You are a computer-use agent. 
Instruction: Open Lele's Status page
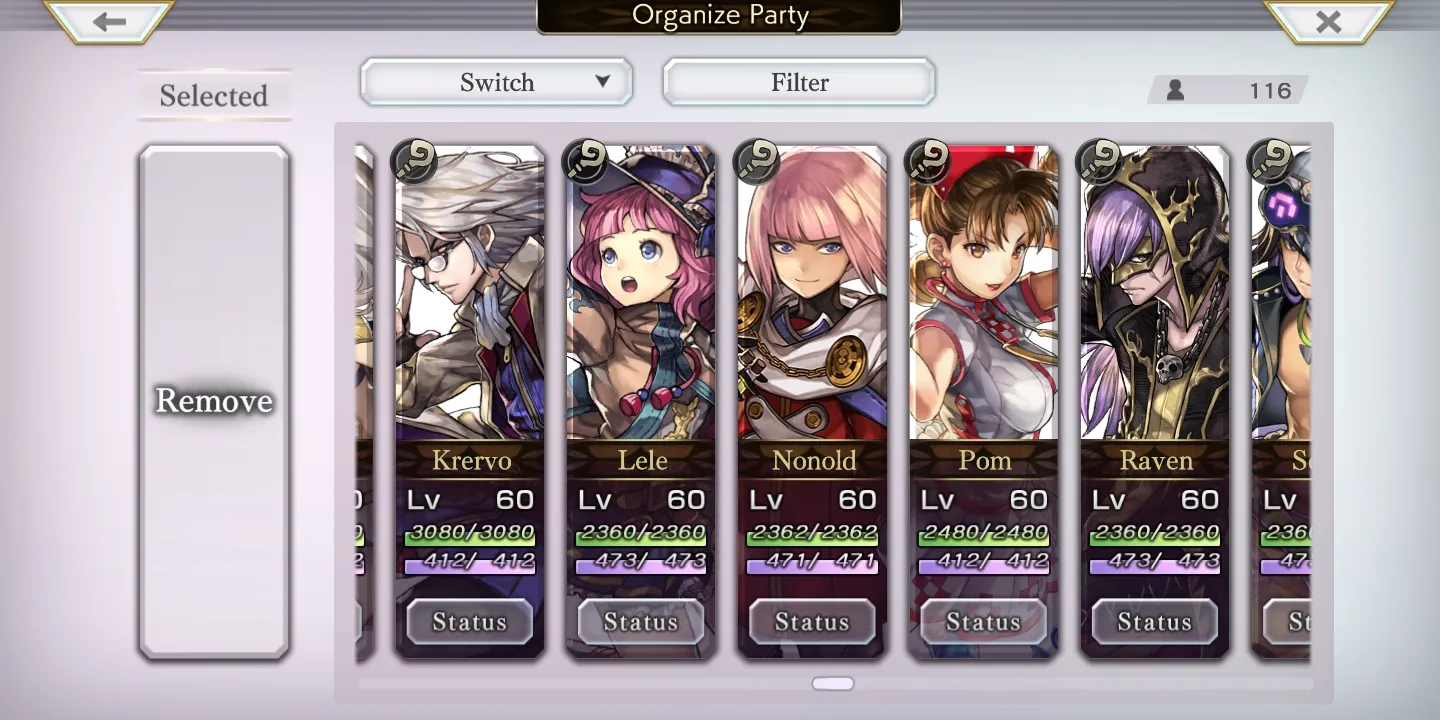point(641,622)
